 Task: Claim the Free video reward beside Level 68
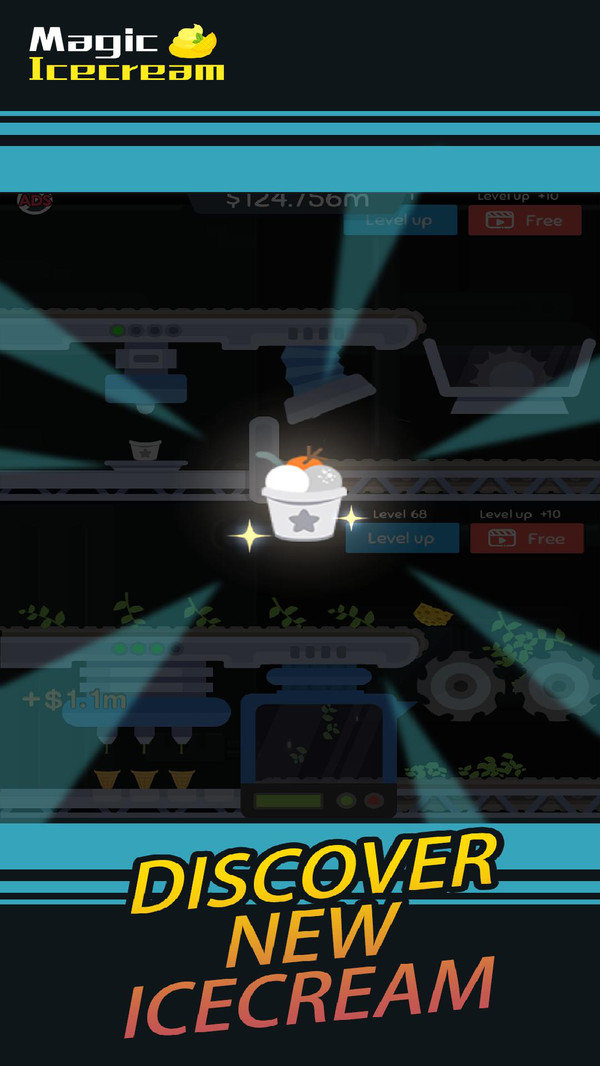coord(525,538)
